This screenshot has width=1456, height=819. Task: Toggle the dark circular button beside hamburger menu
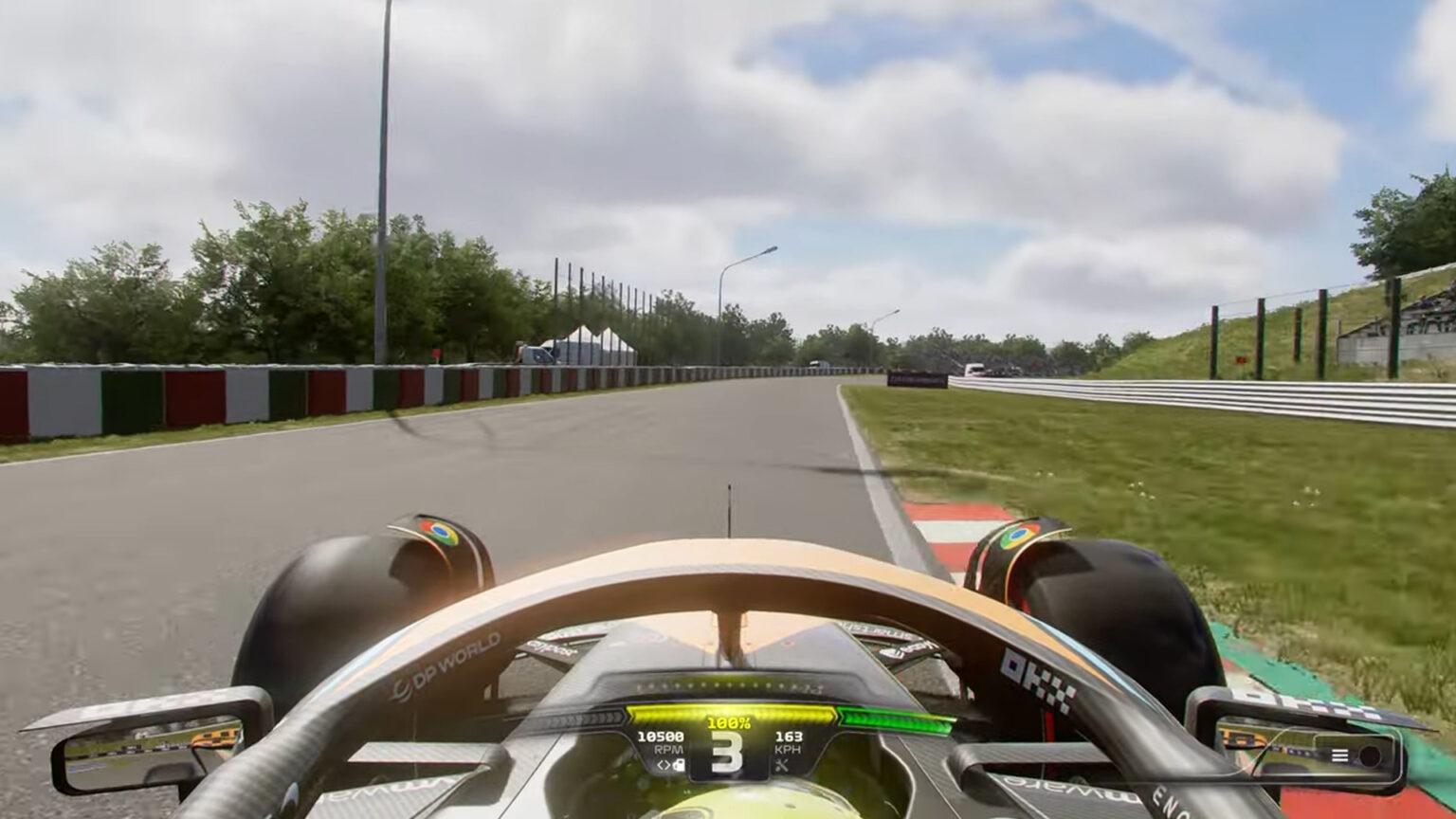pos(1370,755)
